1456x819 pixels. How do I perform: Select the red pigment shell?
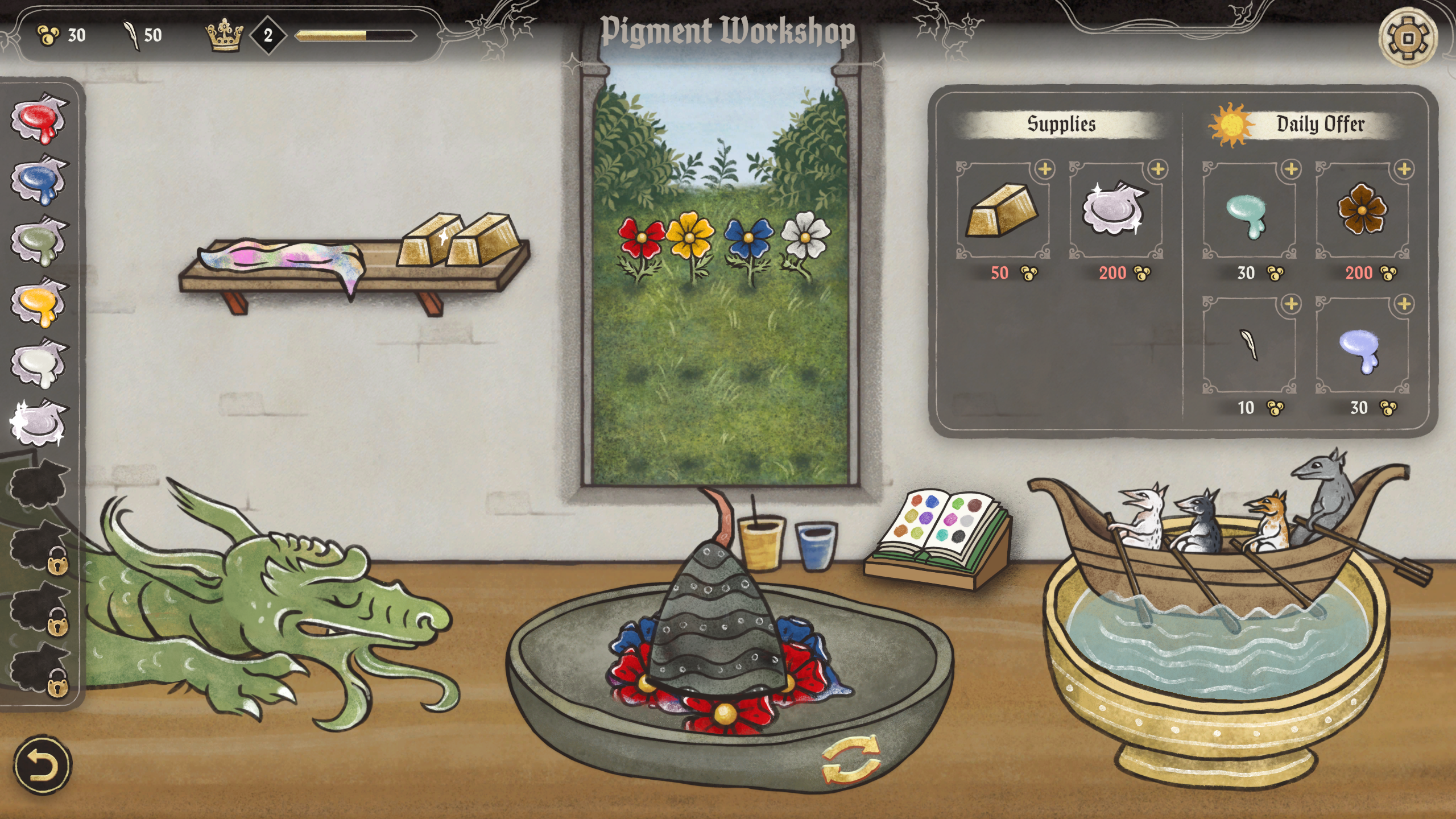pos(39,119)
